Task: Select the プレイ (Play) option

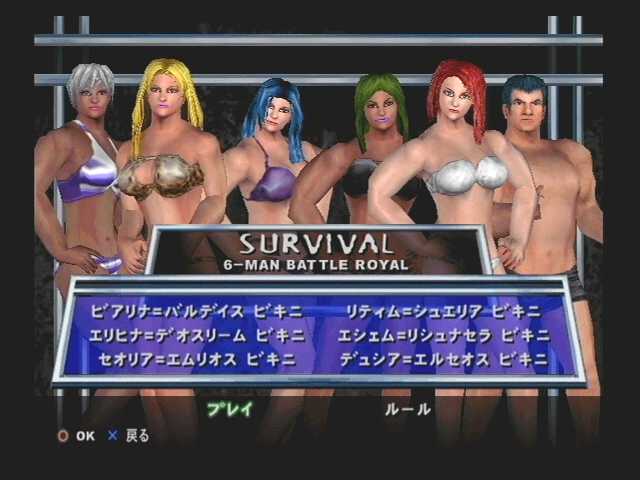Action: [230, 410]
